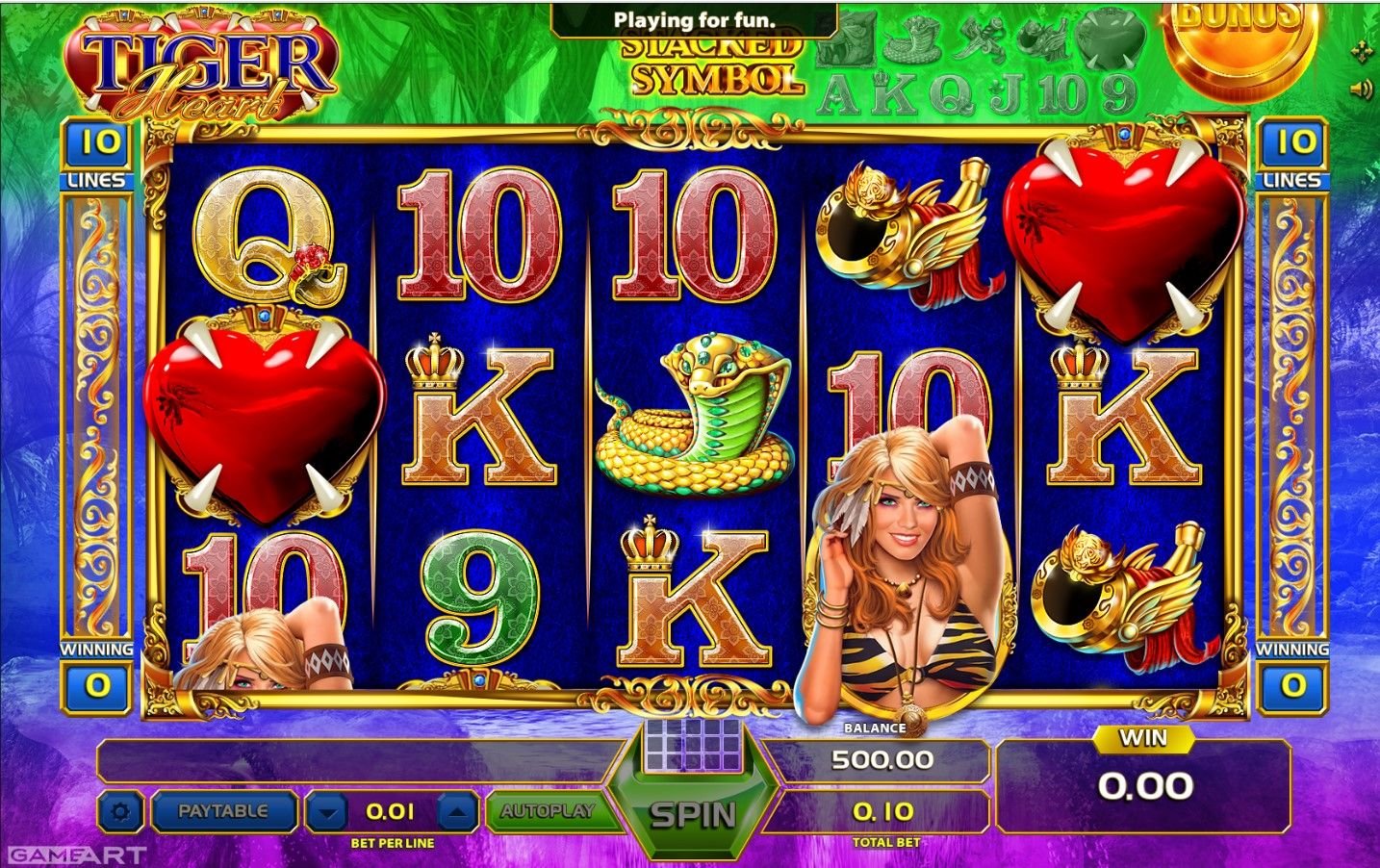Toggle game sound with the speaker icon
The height and width of the screenshot is (868, 1380).
[x=1361, y=89]
